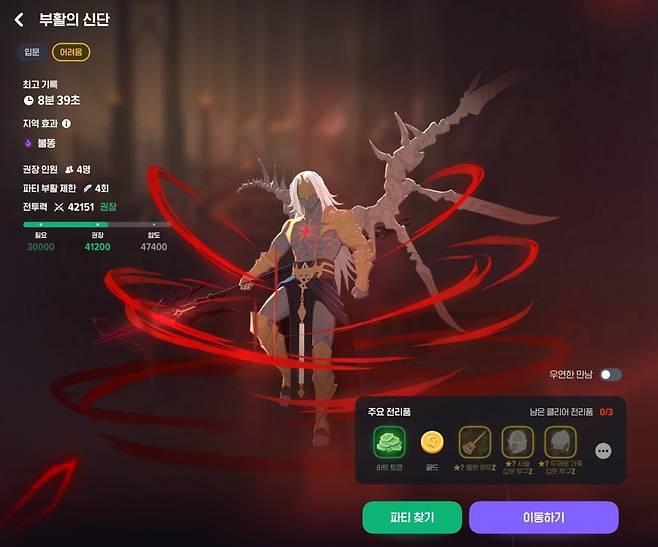Toggle the 우연한 만남 switch
Viewport: 658px width, 547px height.
(x=610, y=375)
